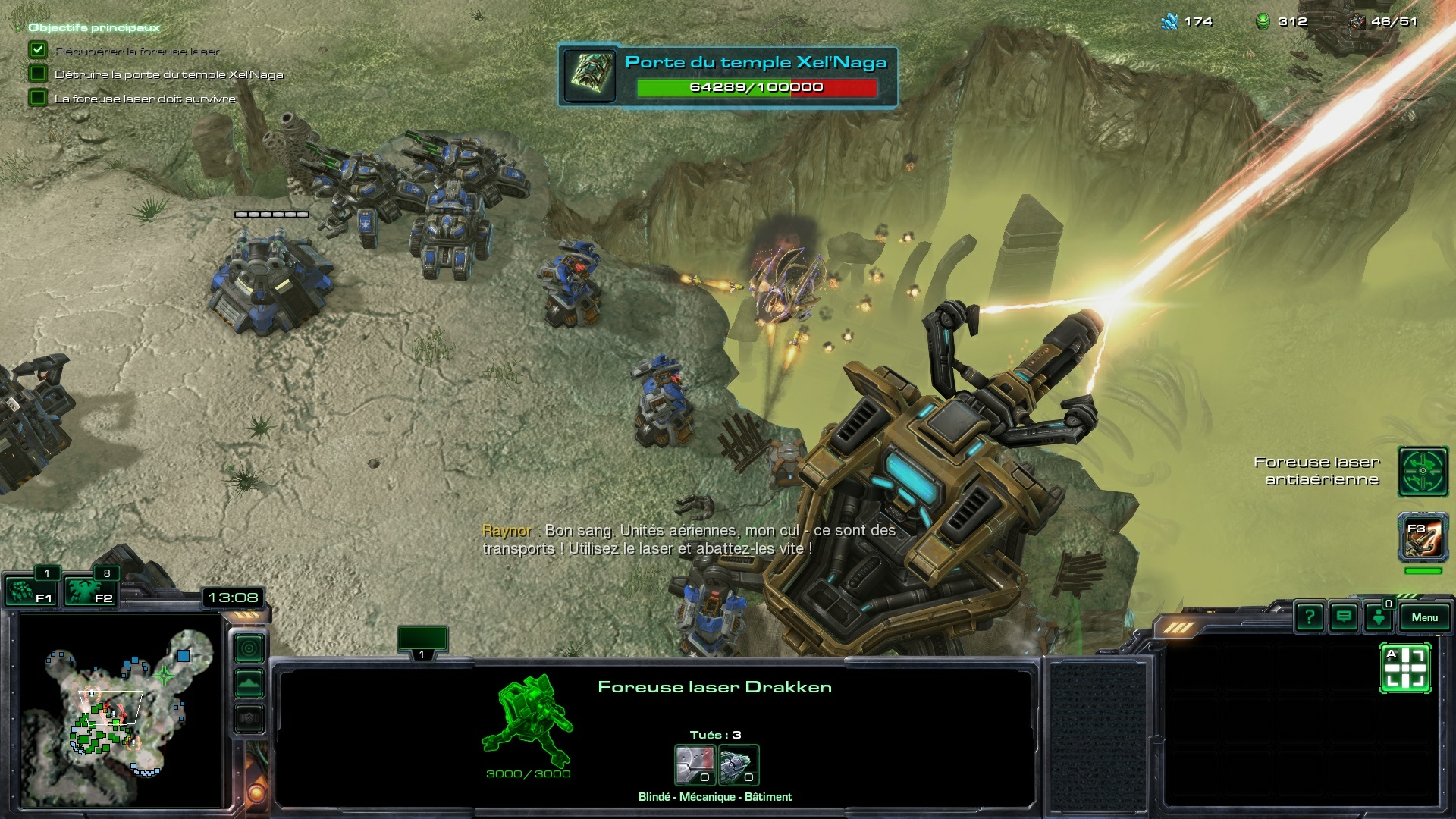Open the help question mark panel

point(1310,617)
